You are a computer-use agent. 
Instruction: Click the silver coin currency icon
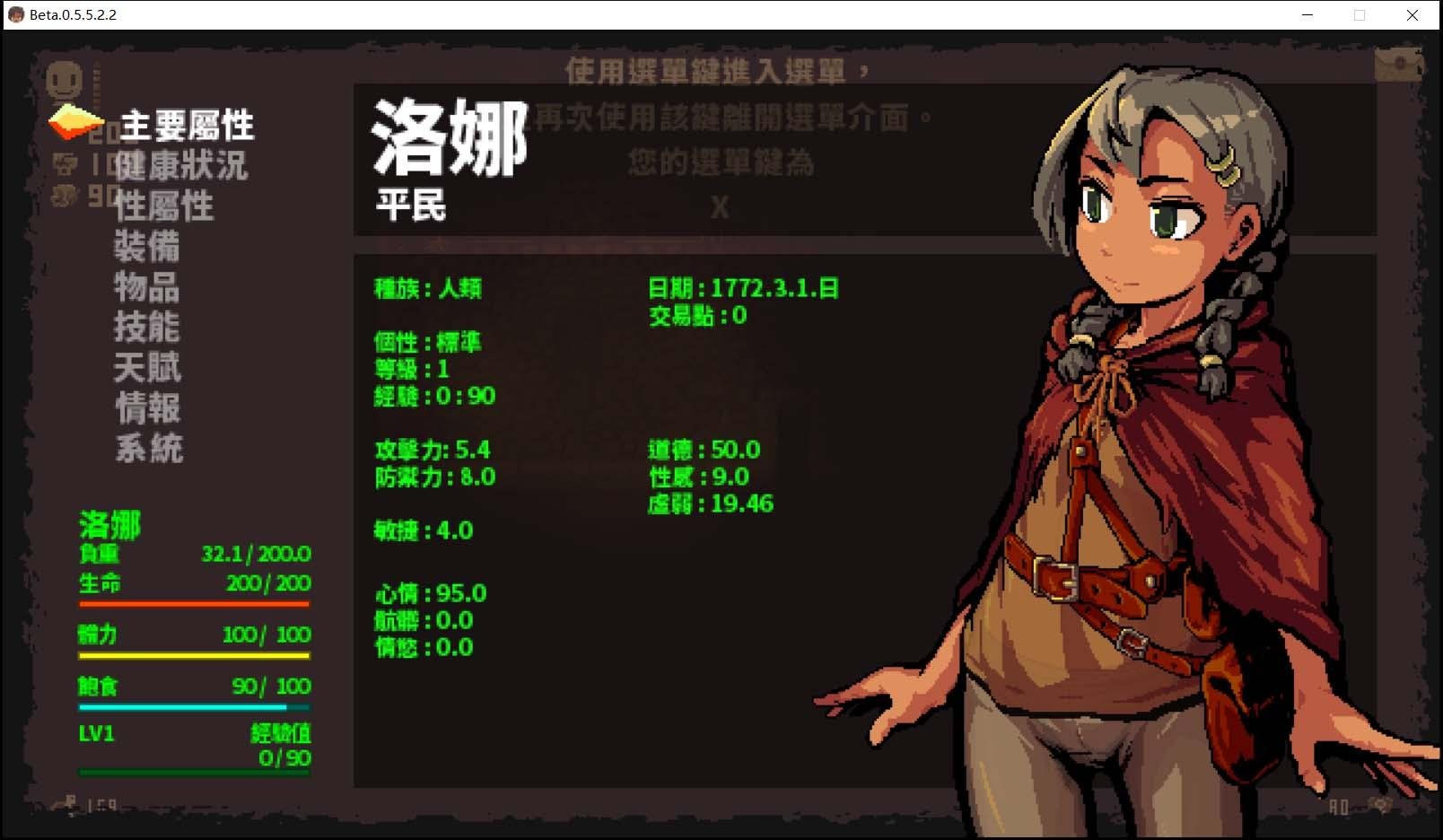click(64, 164)
